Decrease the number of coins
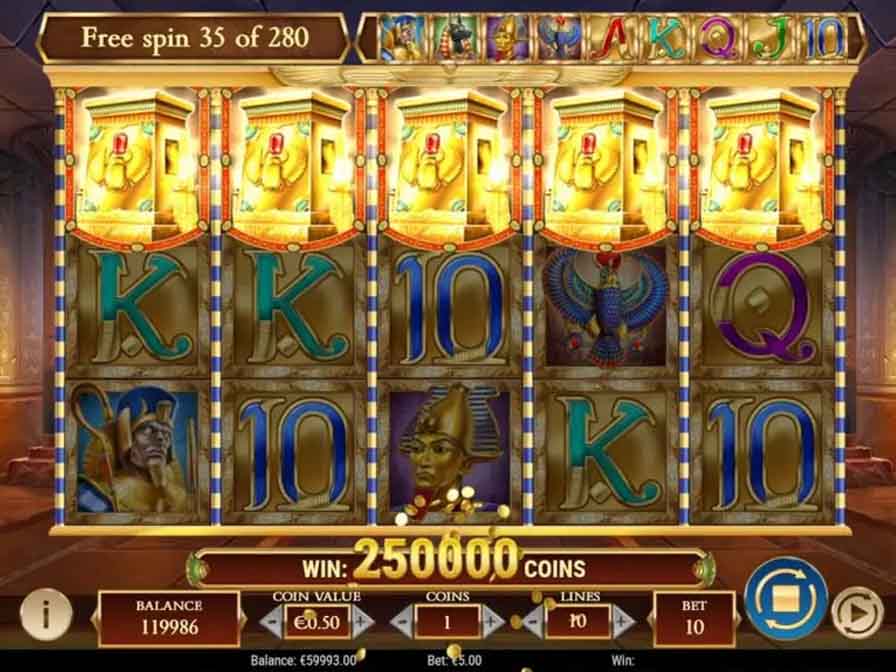The width and height of the screenshot is (896, 672). [x=399, y=620]
